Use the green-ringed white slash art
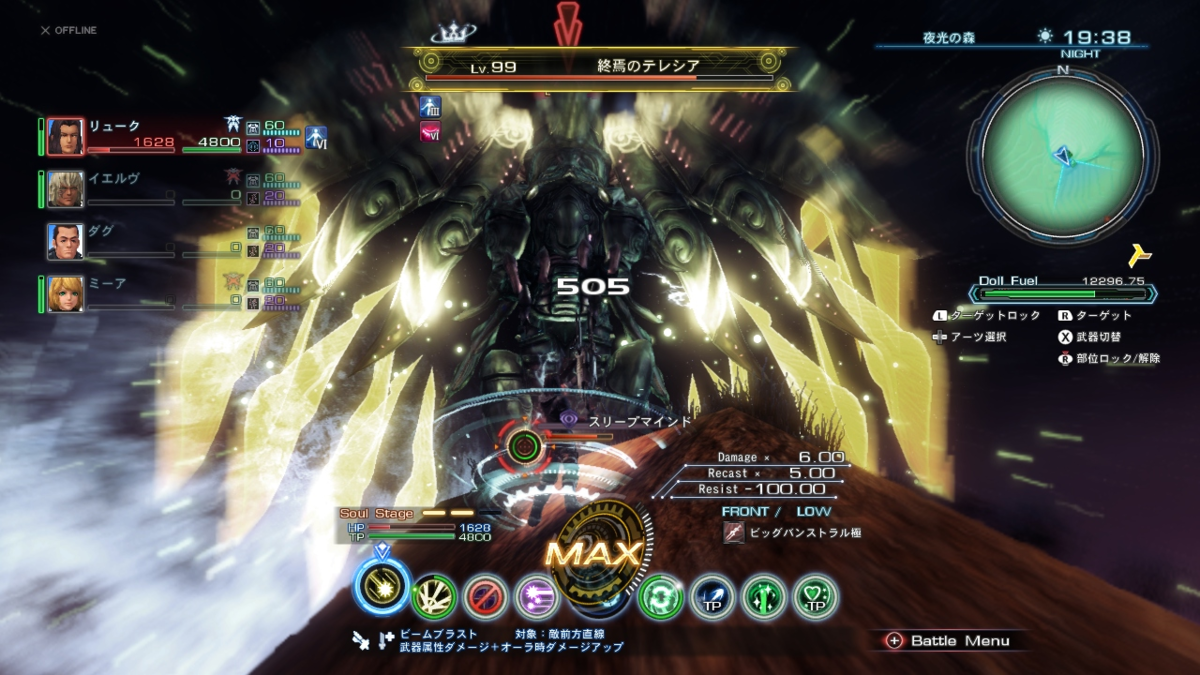1200x675 pixels. coord(434,597)
